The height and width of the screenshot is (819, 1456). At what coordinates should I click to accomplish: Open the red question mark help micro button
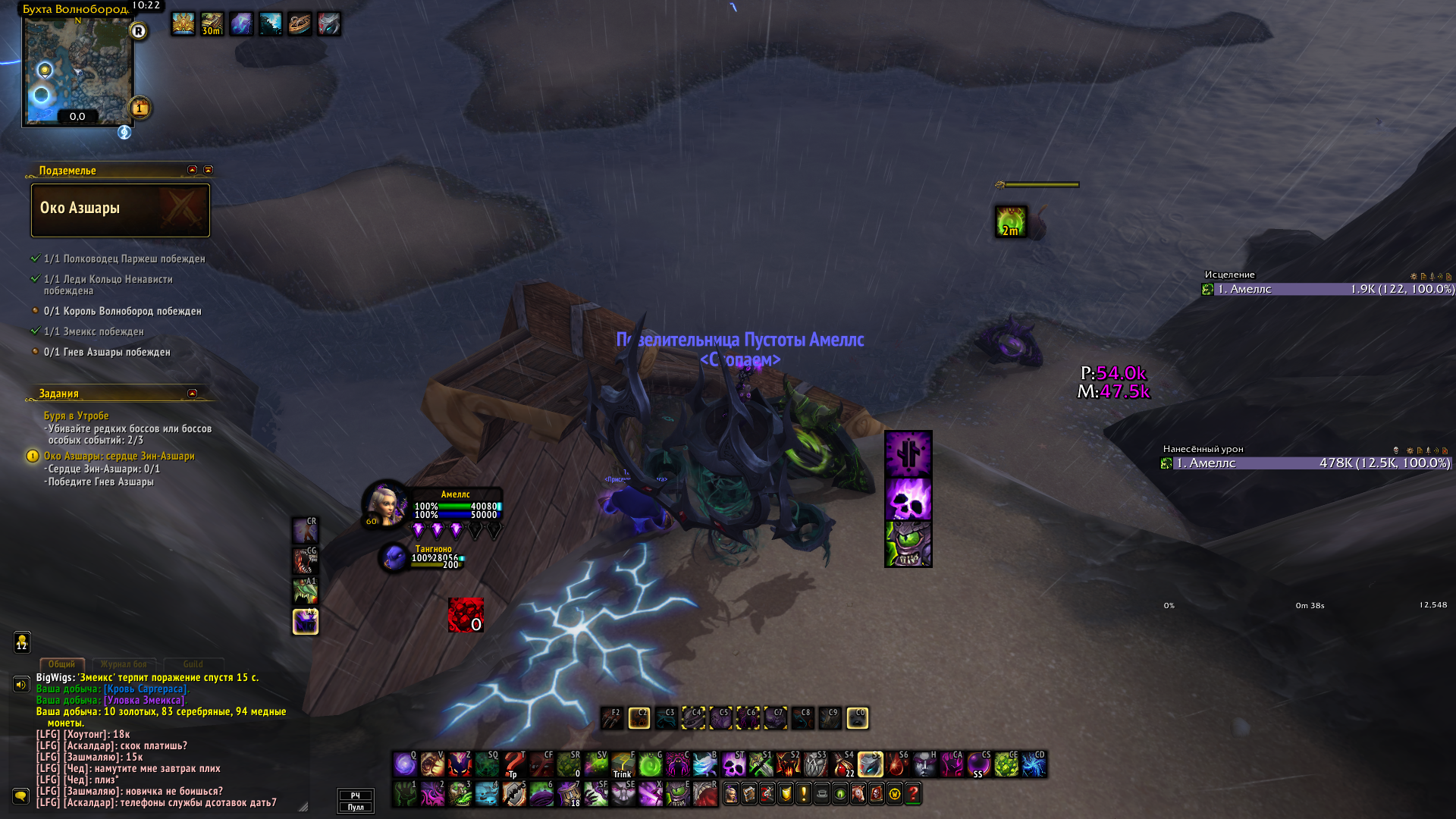pos(913,794)
